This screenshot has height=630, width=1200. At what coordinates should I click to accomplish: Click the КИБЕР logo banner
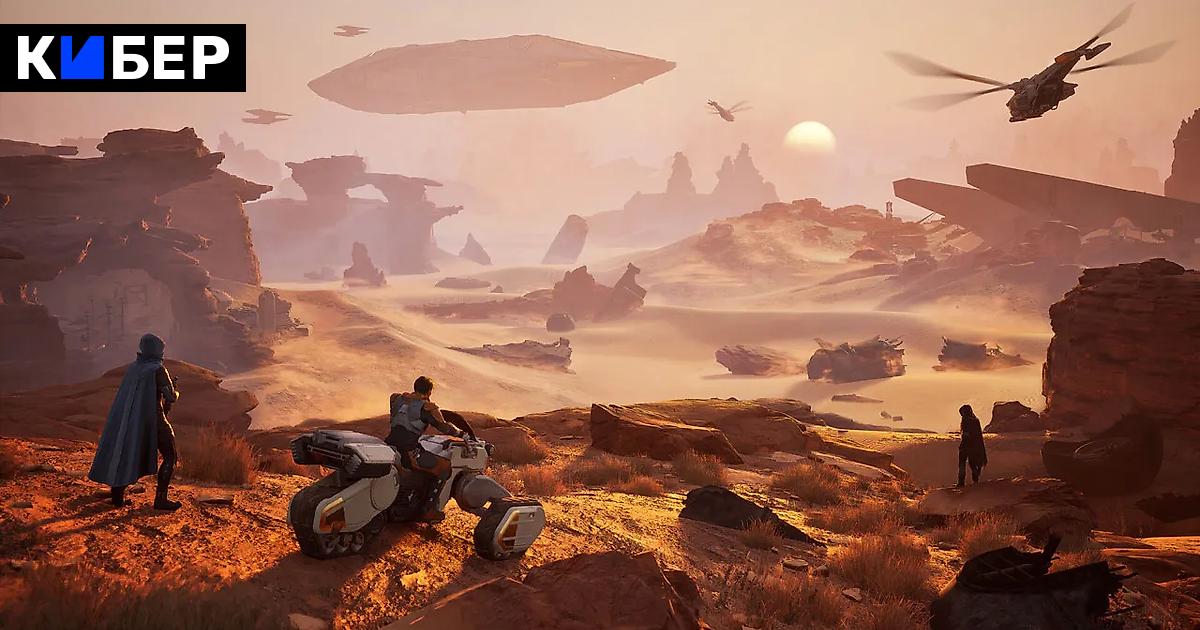[x=123, y=58]
